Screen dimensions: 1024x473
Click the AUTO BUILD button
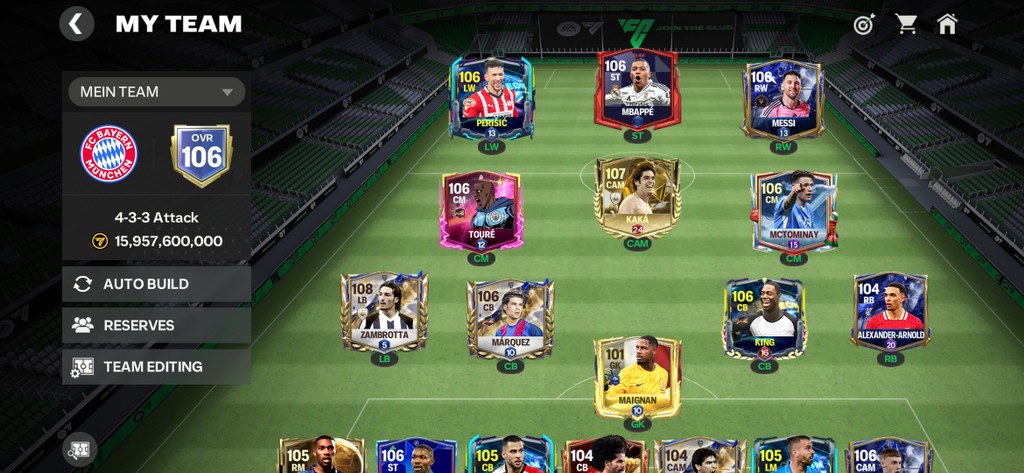coord(156,284)
